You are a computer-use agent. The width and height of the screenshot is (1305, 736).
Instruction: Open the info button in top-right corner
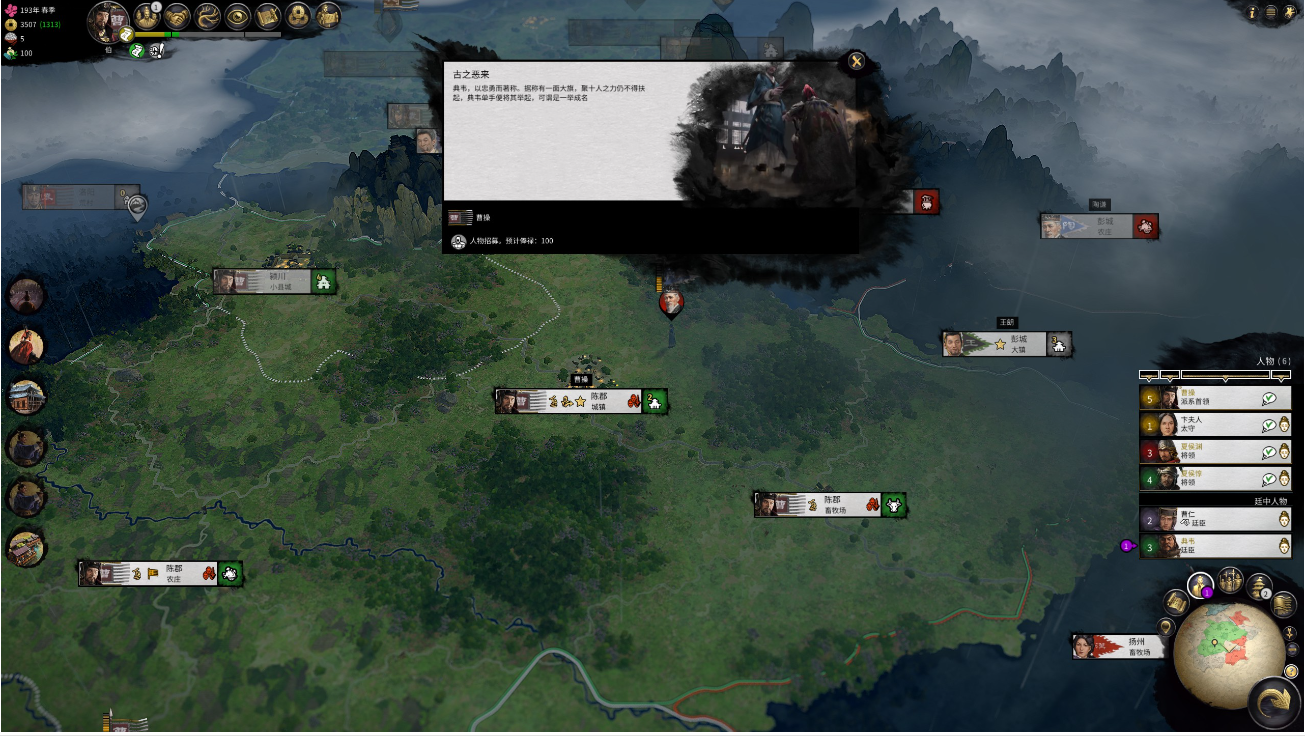pos(1251,12)
